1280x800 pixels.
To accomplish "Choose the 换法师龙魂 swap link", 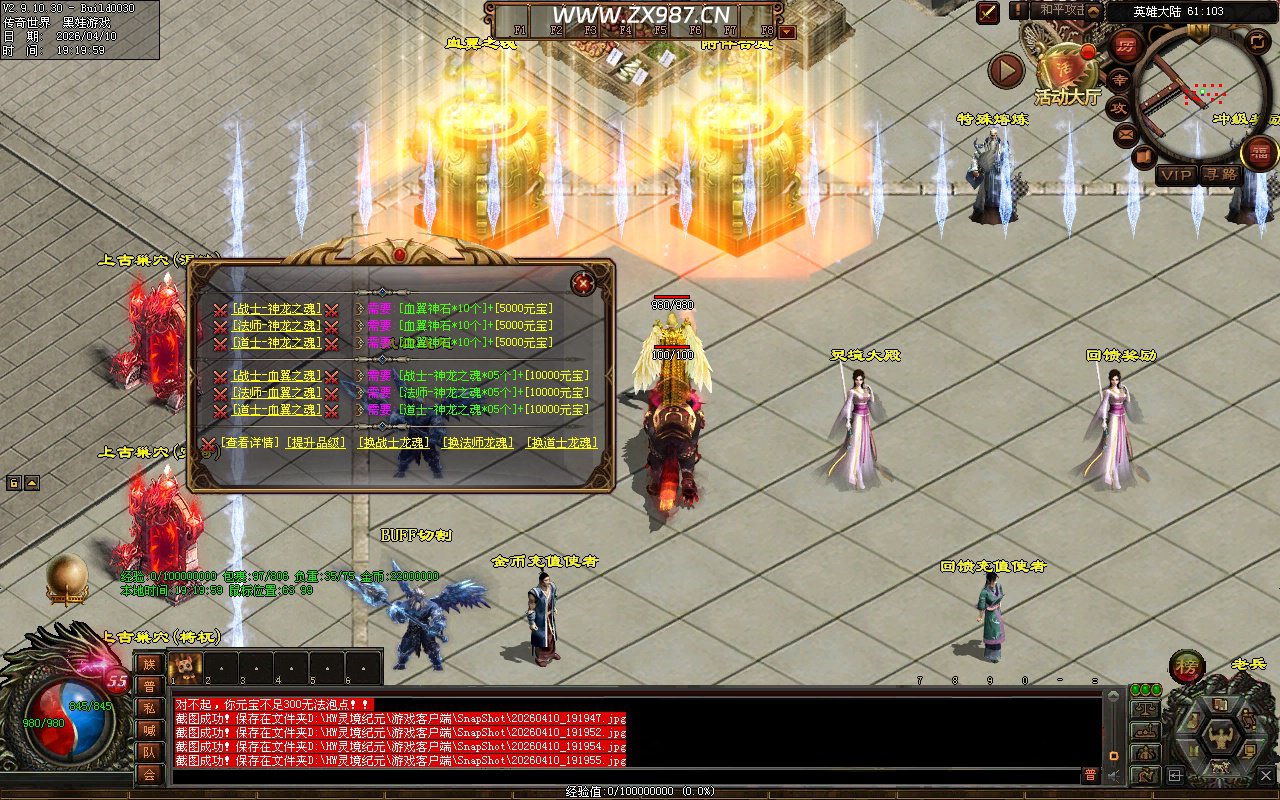I will click(x=477, y=443).
